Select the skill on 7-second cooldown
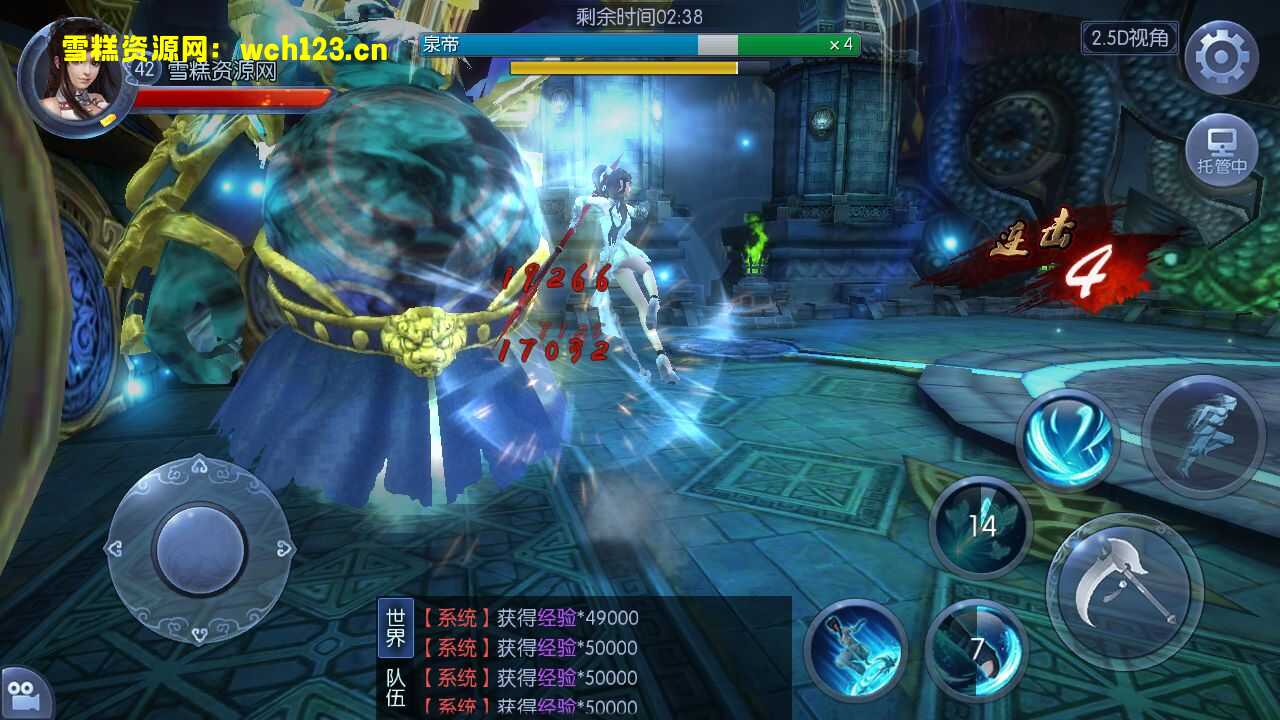Screen dimensions: 1280x720 pyautogui.click(x=976, y=649)
